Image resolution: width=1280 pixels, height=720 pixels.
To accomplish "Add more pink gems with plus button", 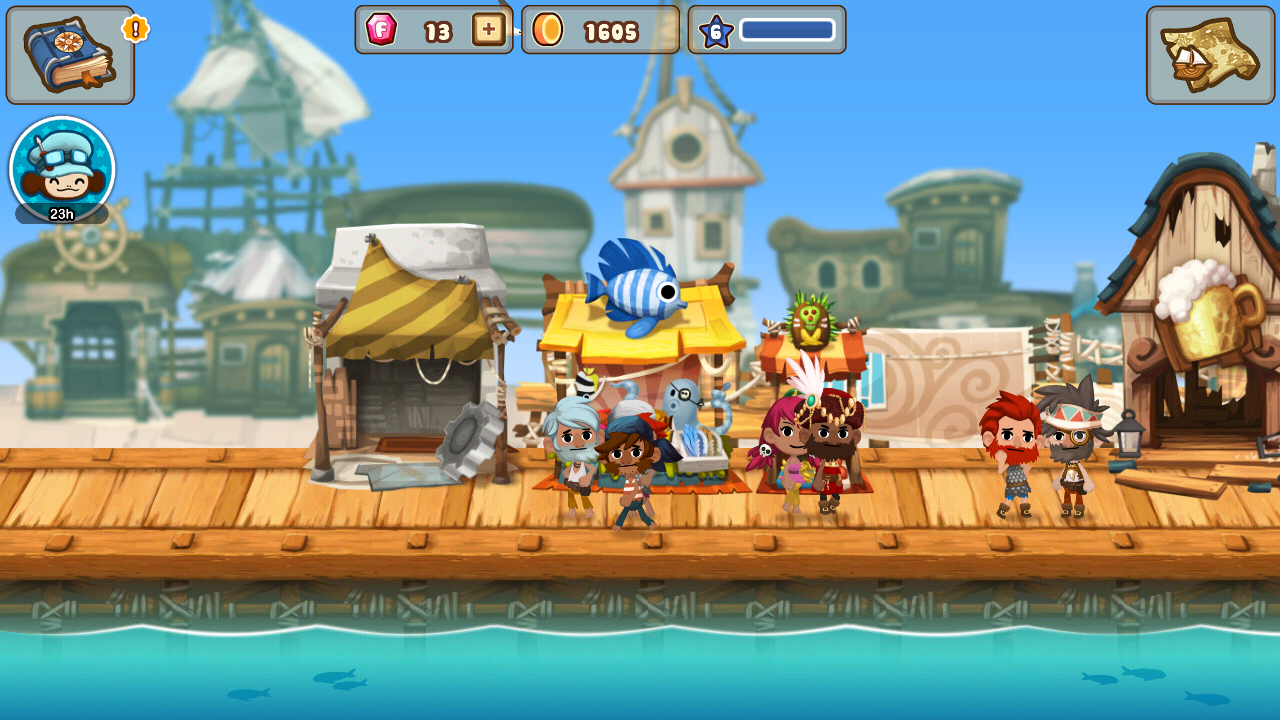I will 488,30.
